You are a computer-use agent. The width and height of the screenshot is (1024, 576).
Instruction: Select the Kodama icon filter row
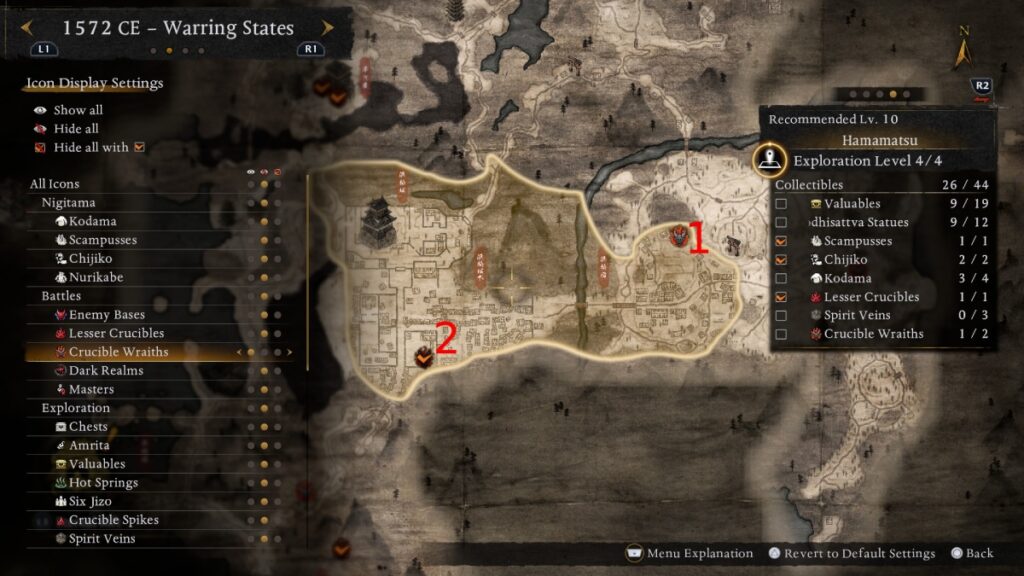pos(92,221)
